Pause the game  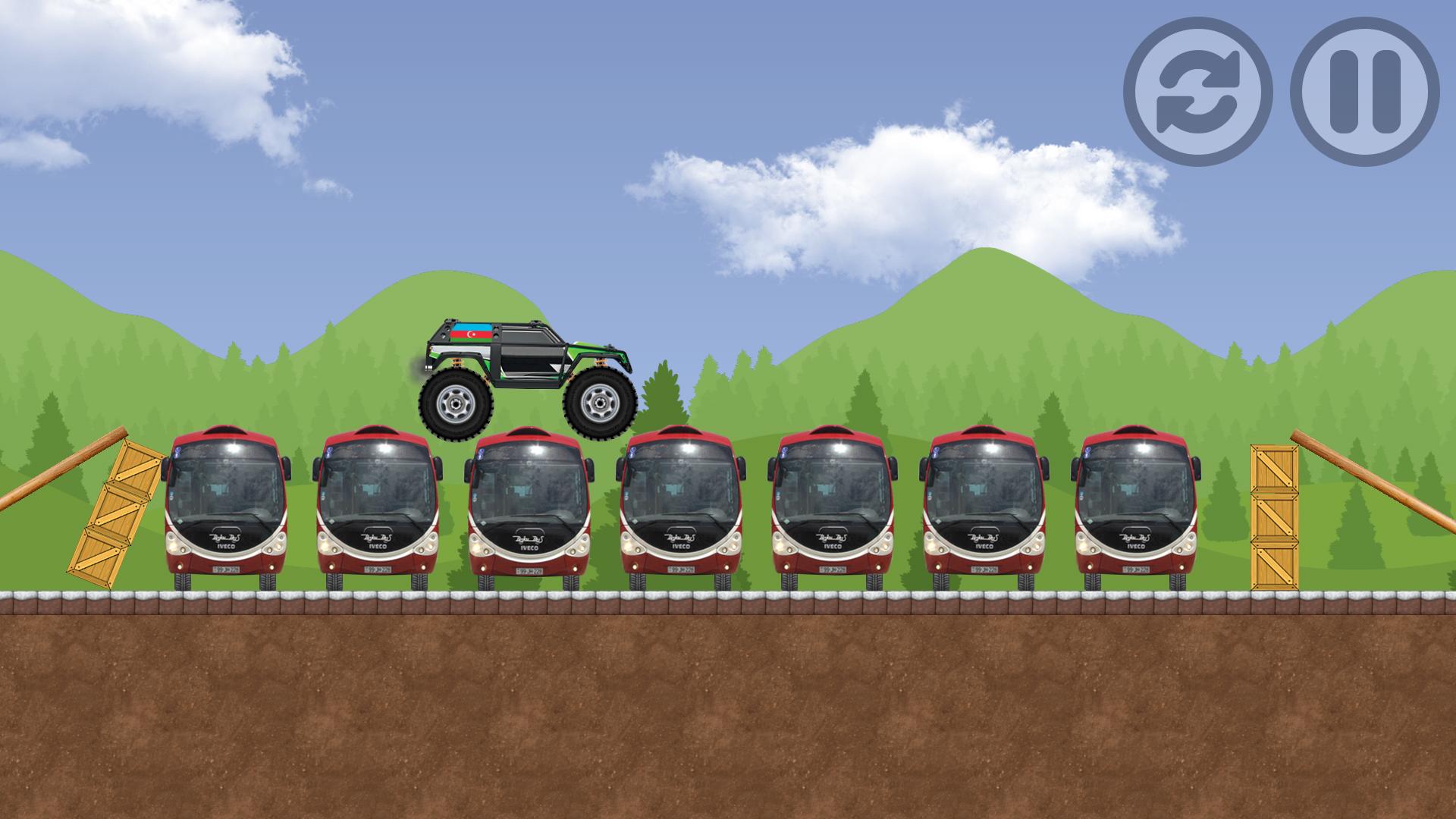[x=1364, y=92]
